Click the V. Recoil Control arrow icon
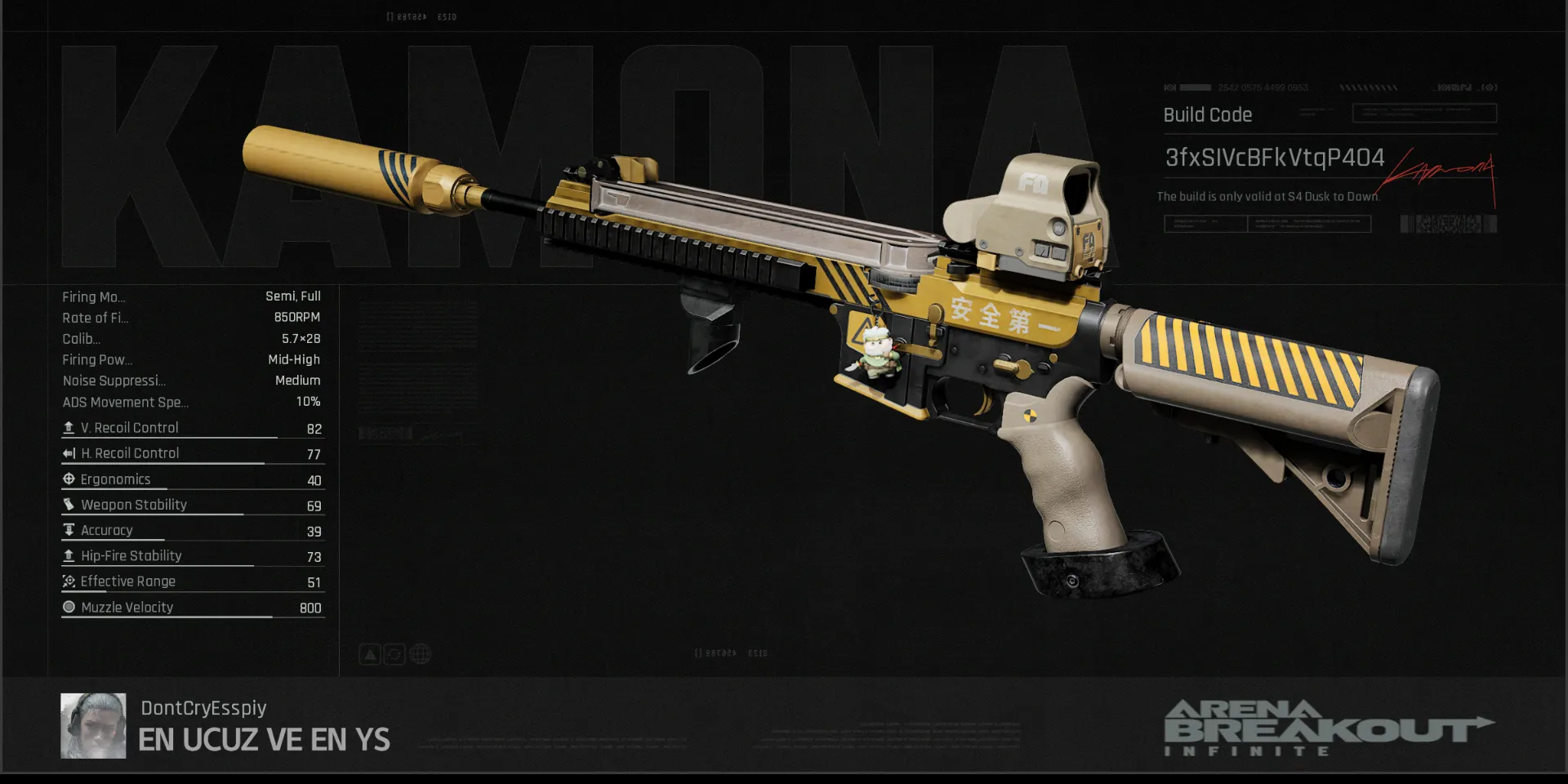The image size is (1568, 784). pos(68,426)
